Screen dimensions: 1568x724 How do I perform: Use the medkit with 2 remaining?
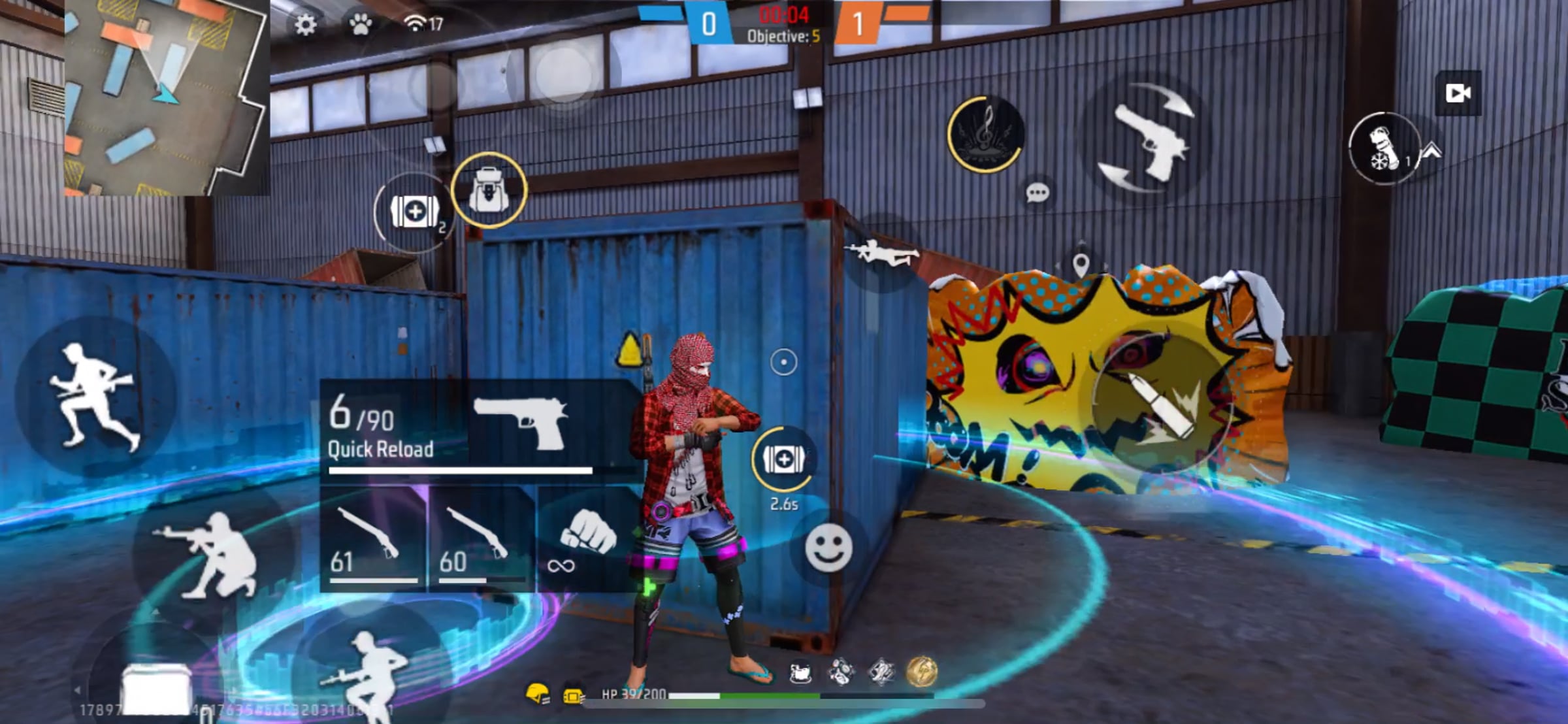[x=414, y=212]
